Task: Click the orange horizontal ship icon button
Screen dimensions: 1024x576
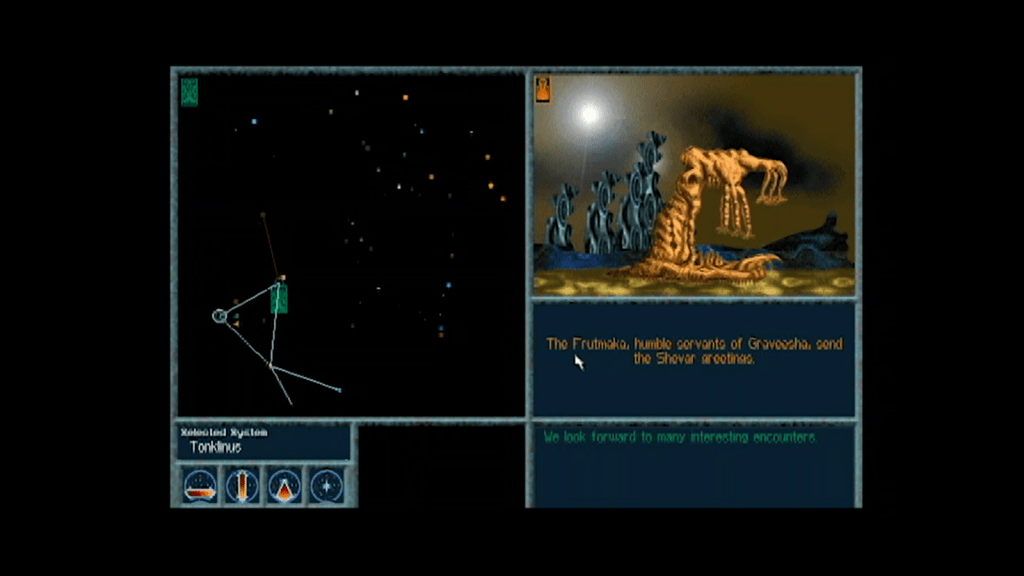Action: pyautogui.click(x=200, y=486)
